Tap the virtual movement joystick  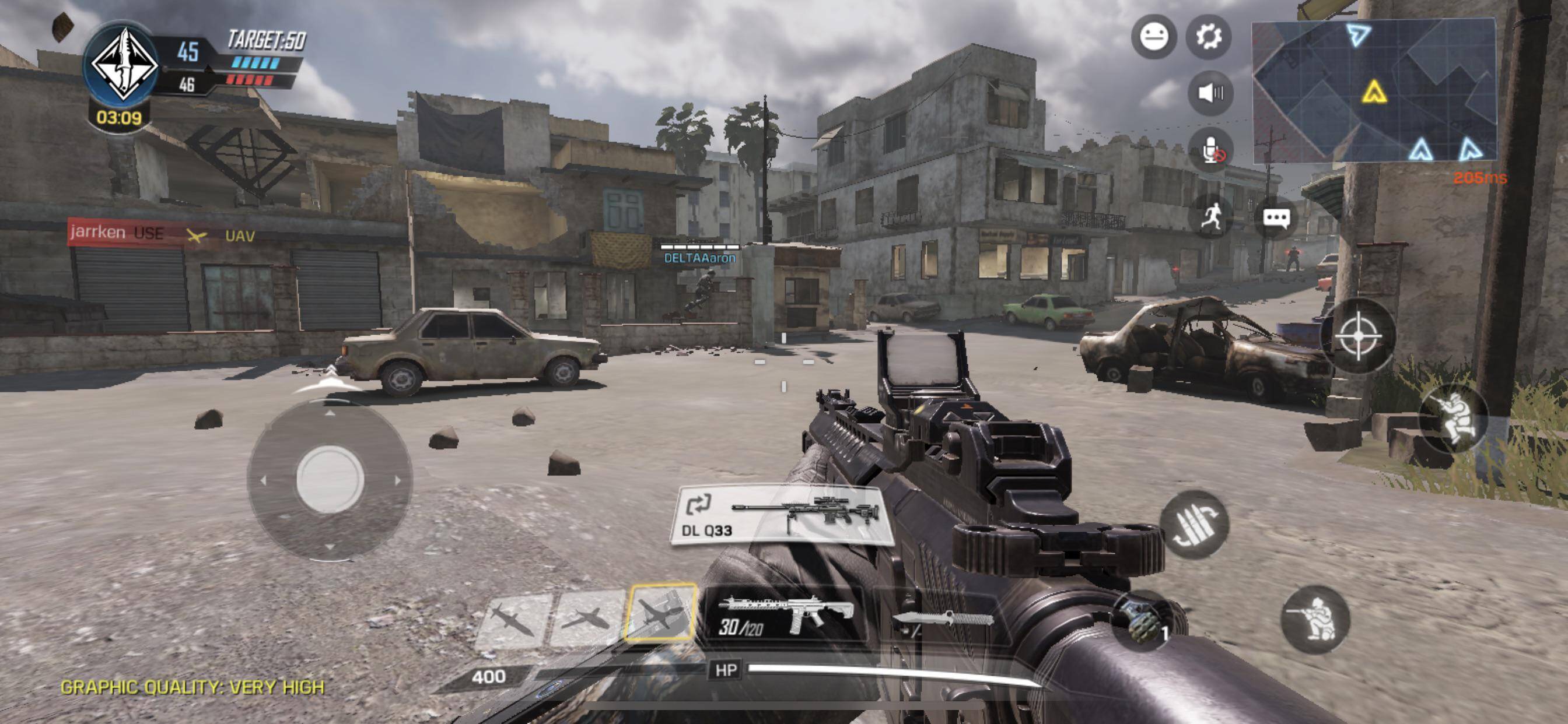(x=330, y=479)
